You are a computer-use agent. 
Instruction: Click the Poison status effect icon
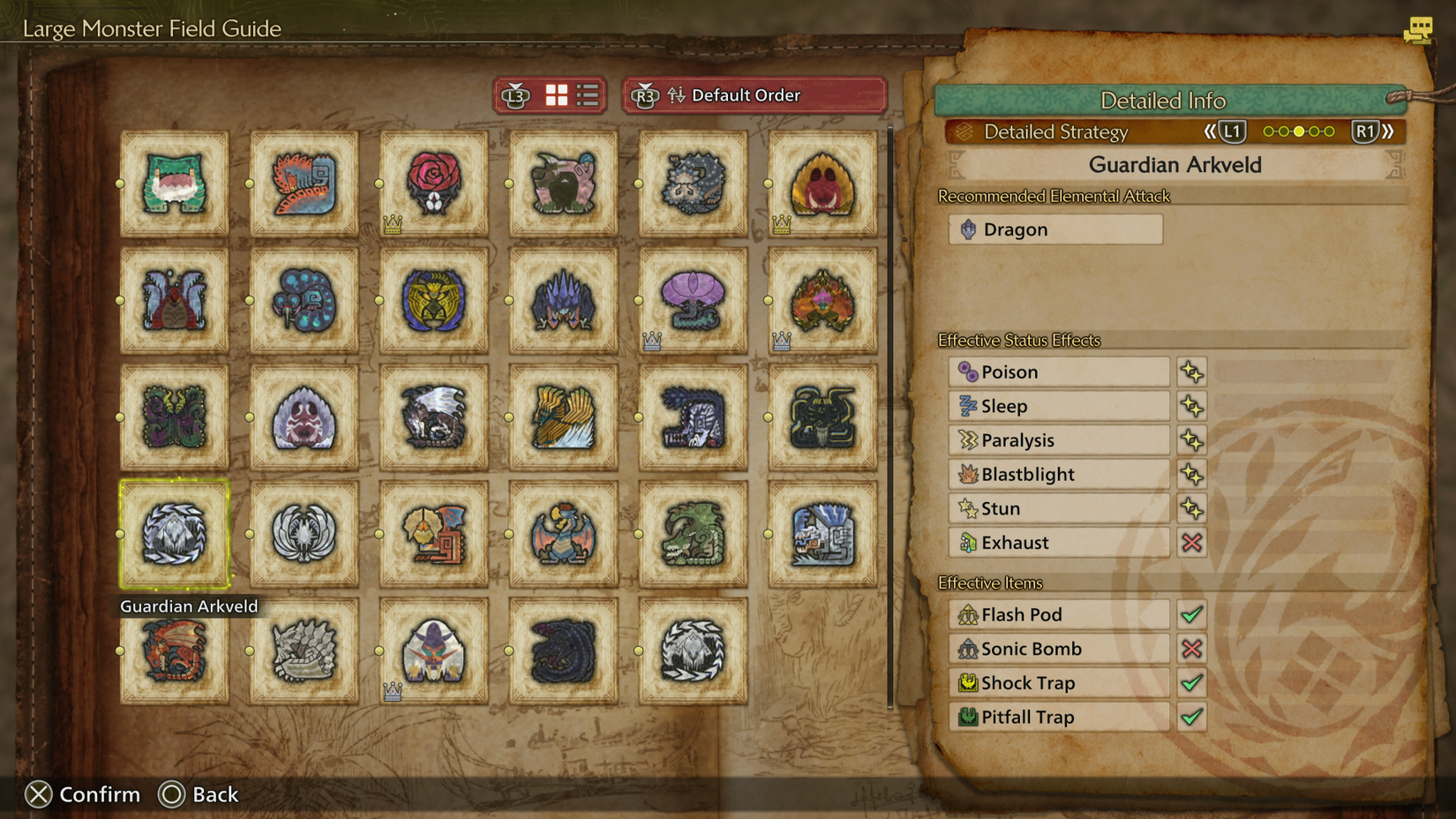[x=968, y=372]
